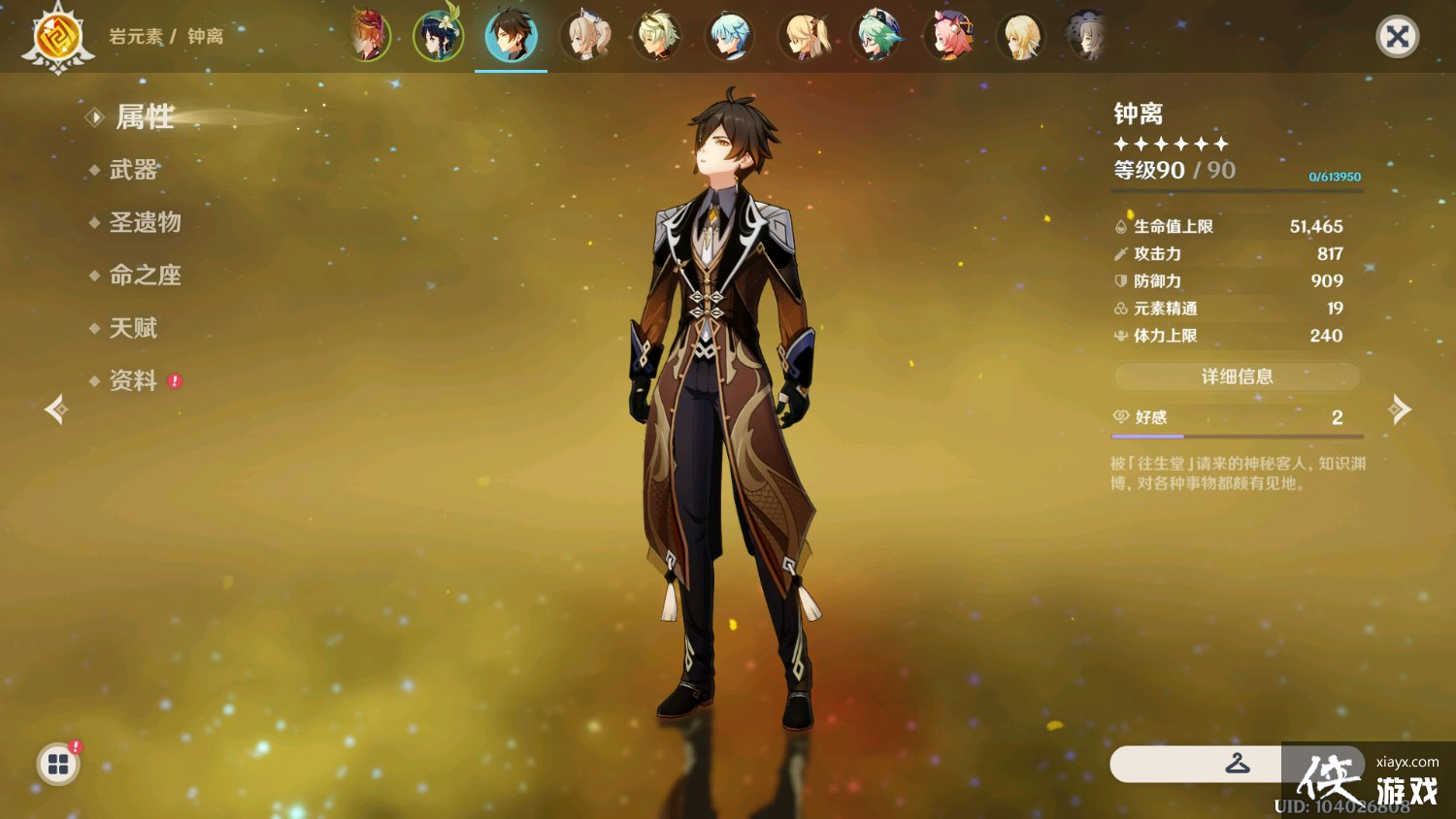Click the 详细信息 detailed info button
This screenshot has width=1456, height=819.
(x=1237, y=377)
